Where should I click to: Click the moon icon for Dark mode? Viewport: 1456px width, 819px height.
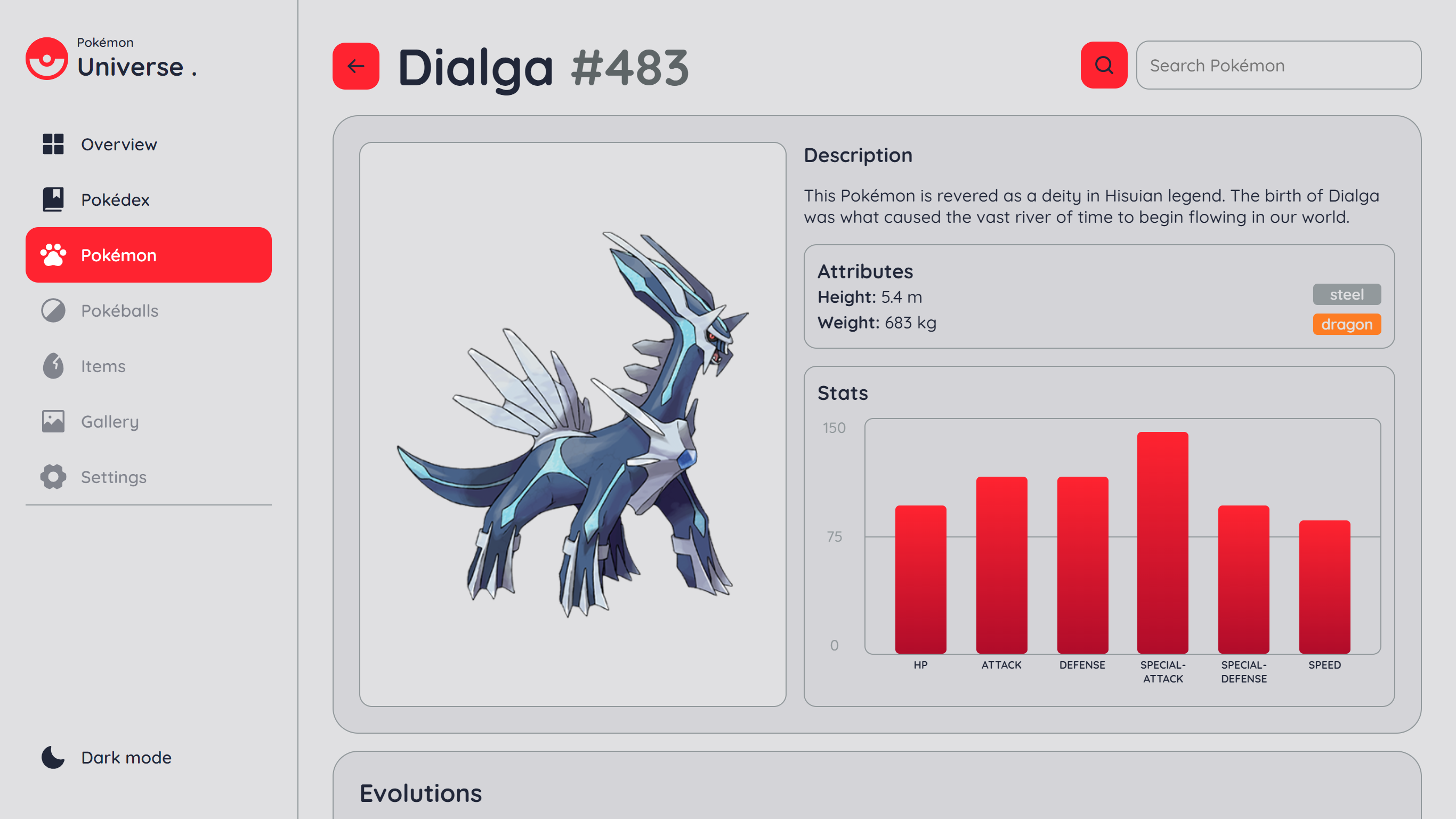(x=52, y=757)
